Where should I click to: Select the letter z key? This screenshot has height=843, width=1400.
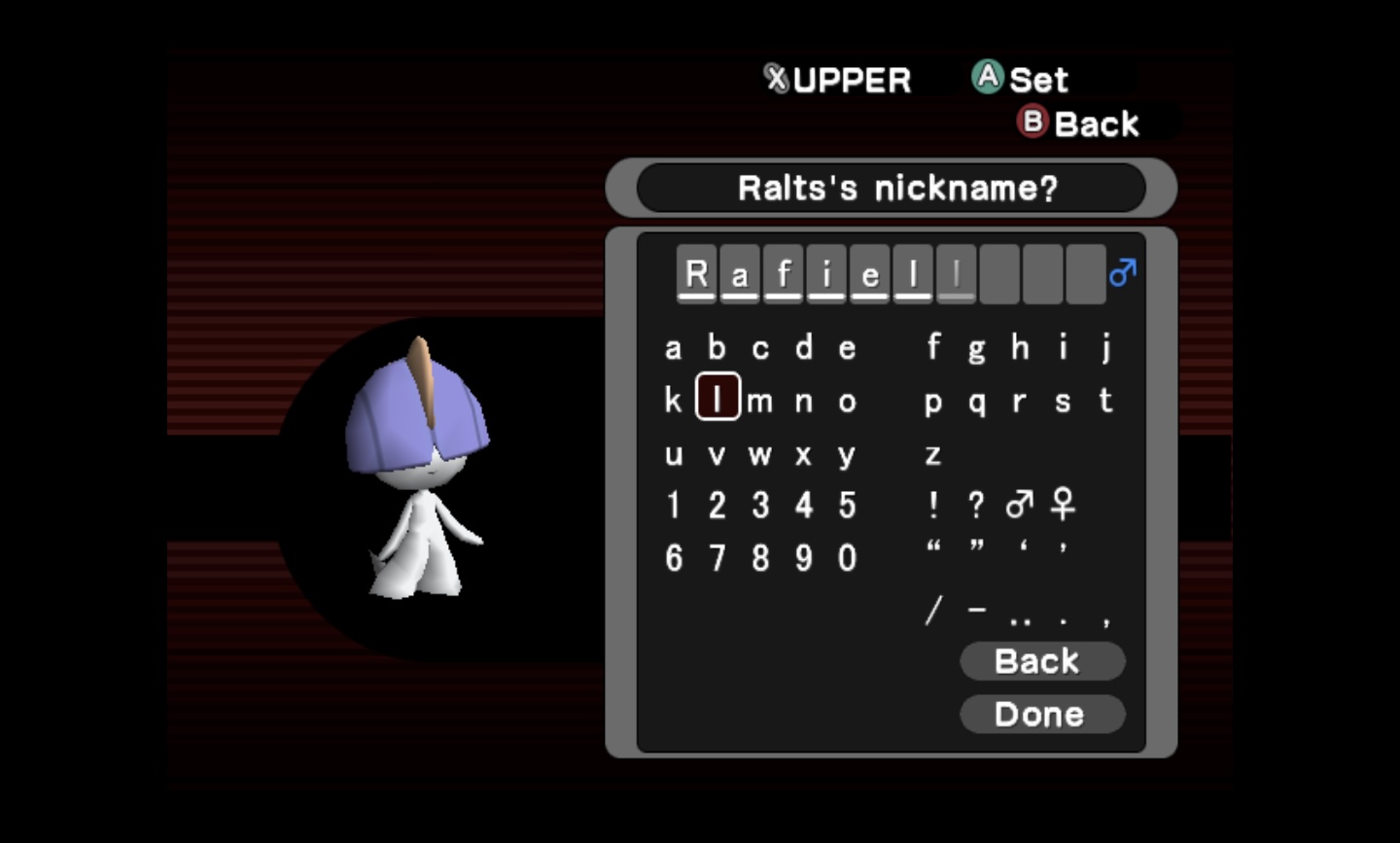933,454
